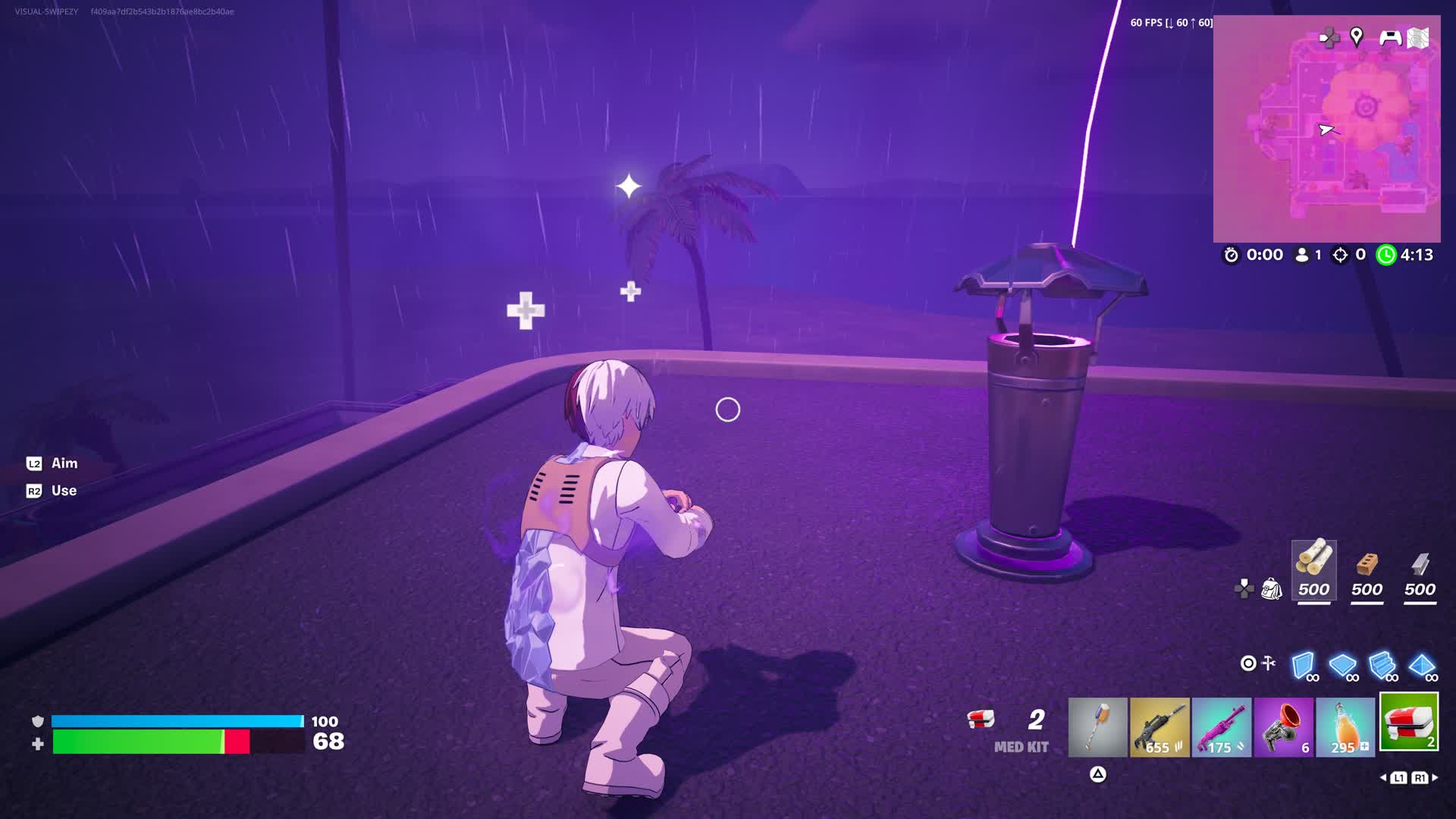Click the green storm timer clock icon
This screenshot has height=819, width=1456.
pos(1388,256)
